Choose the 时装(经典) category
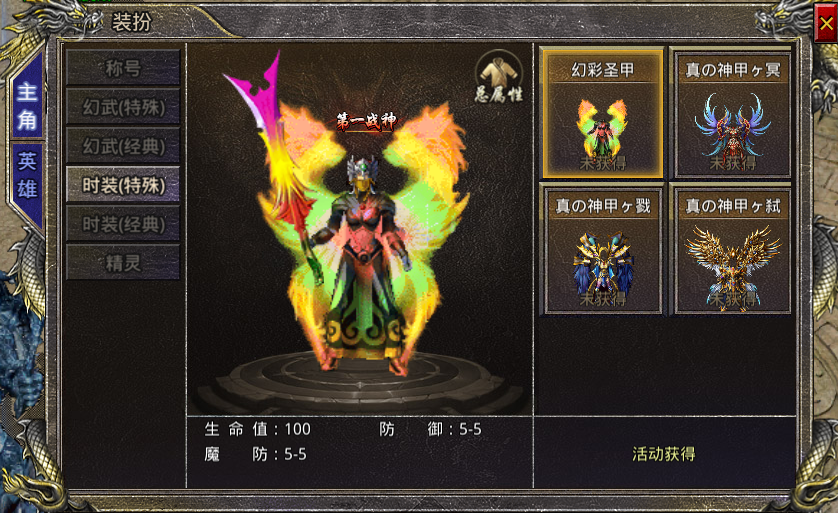The image size is (838, 513). click(x=123, y=223)
